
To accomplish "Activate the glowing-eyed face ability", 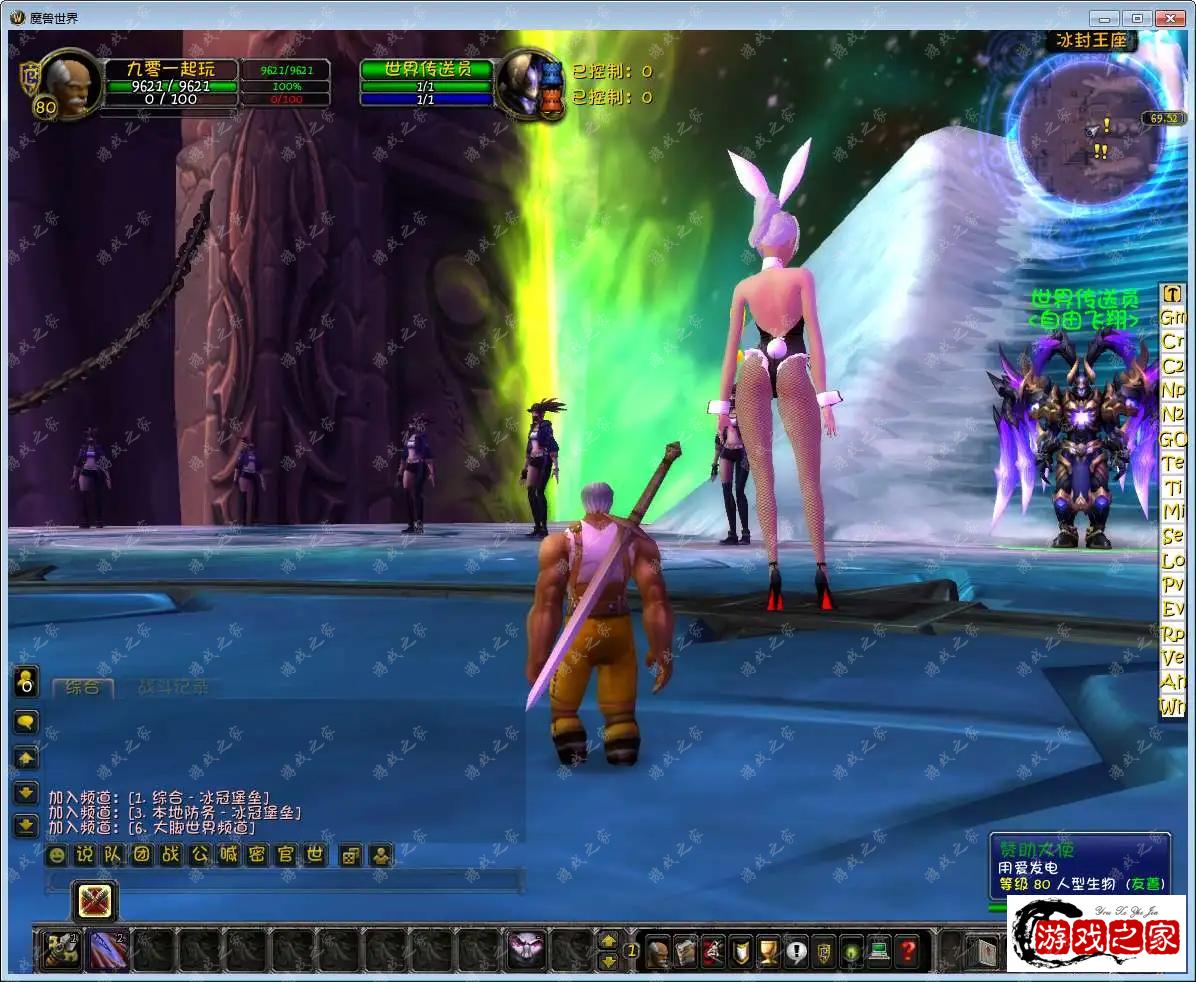I will (x=526, y=949).
